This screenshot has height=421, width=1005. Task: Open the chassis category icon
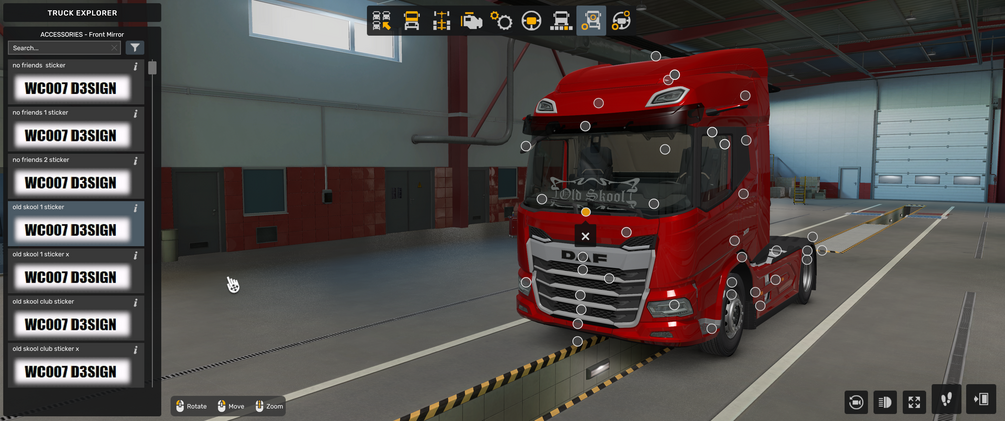(441, 20)
